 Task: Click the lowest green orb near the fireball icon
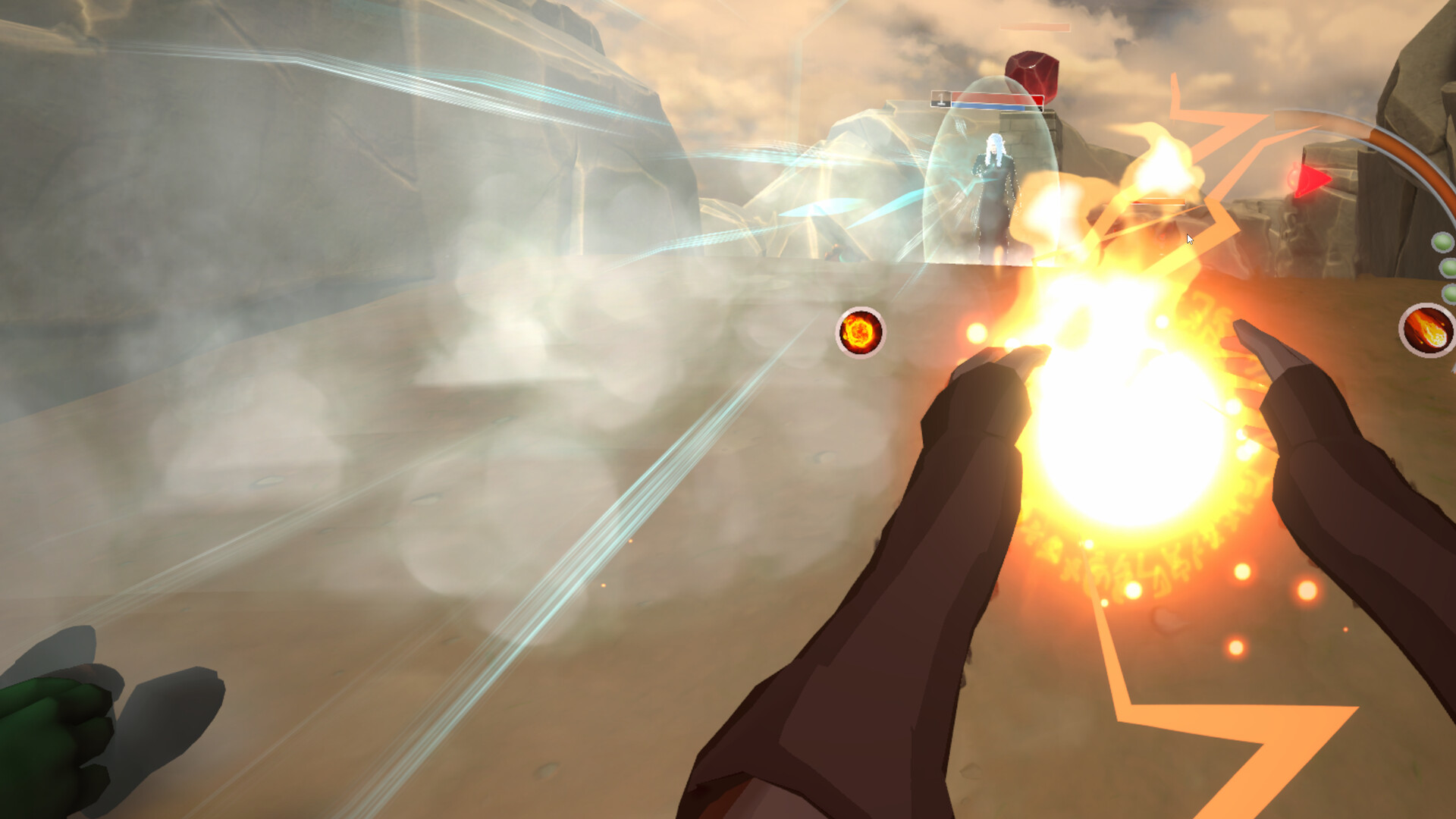click(1449, 293)
